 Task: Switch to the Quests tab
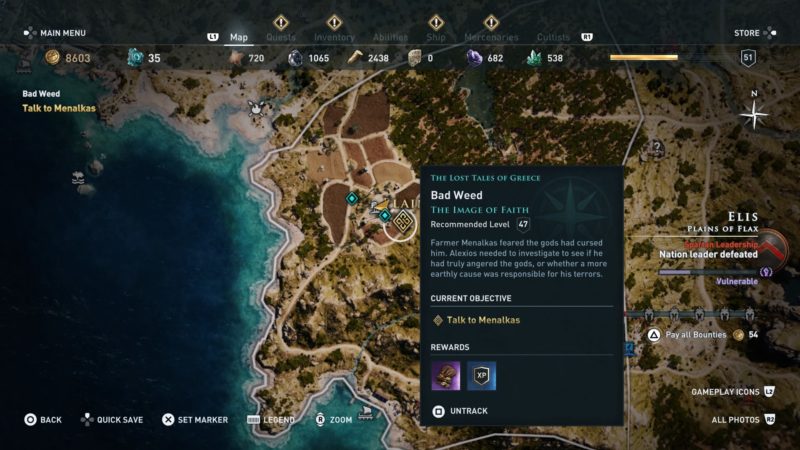tap(280, 37)
